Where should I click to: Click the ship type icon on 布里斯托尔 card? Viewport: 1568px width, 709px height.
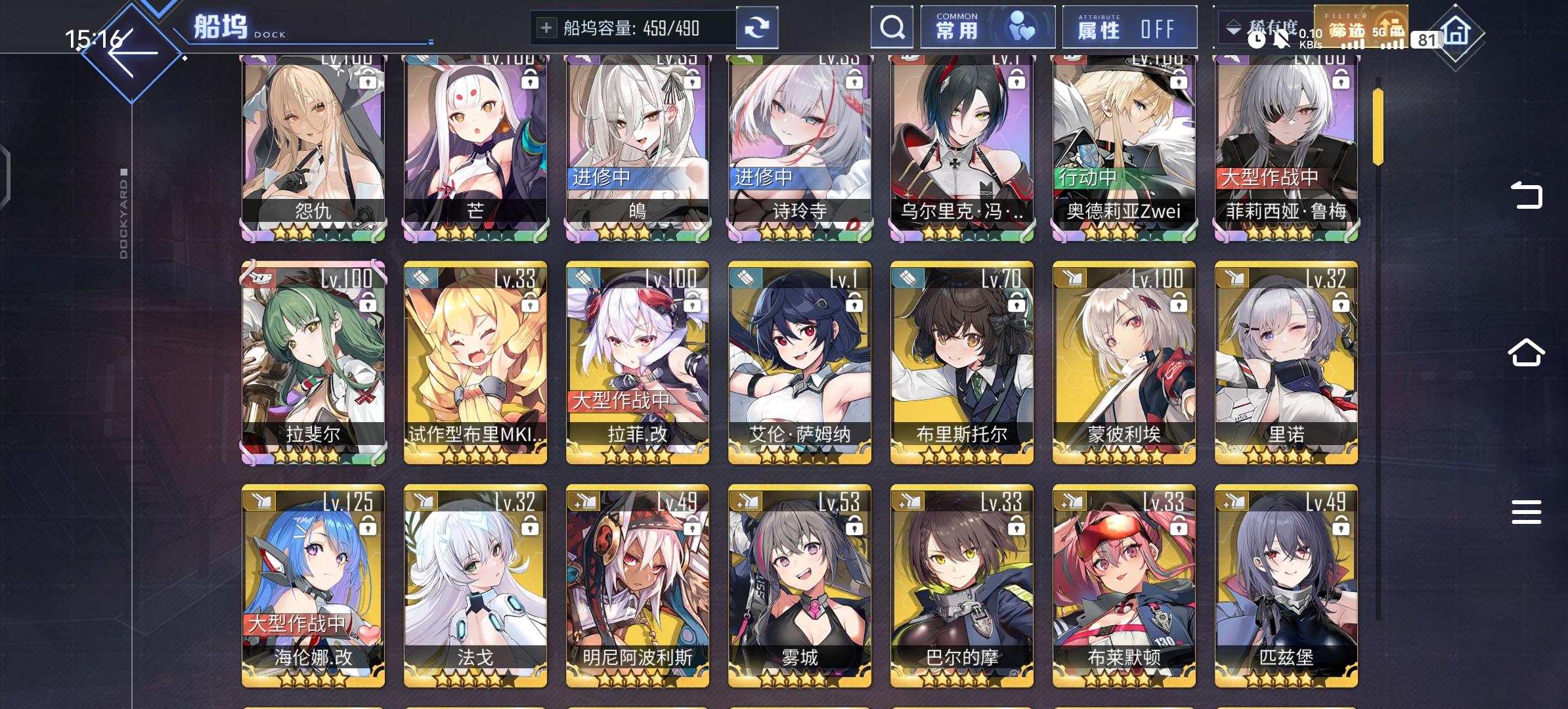pyautogui.click(x=908, y=278)
